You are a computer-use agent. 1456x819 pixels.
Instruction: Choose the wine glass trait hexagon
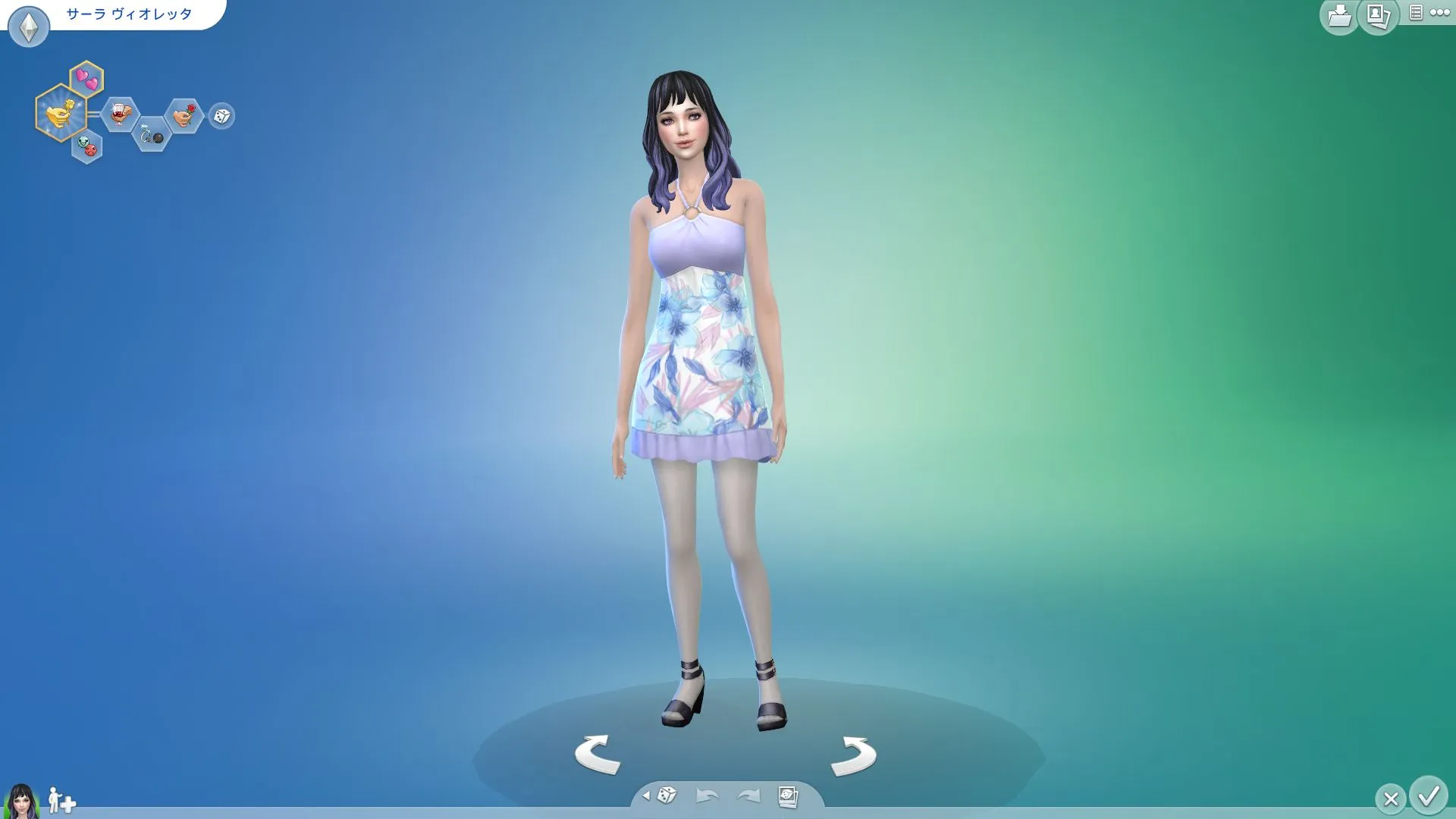point(119,115)
